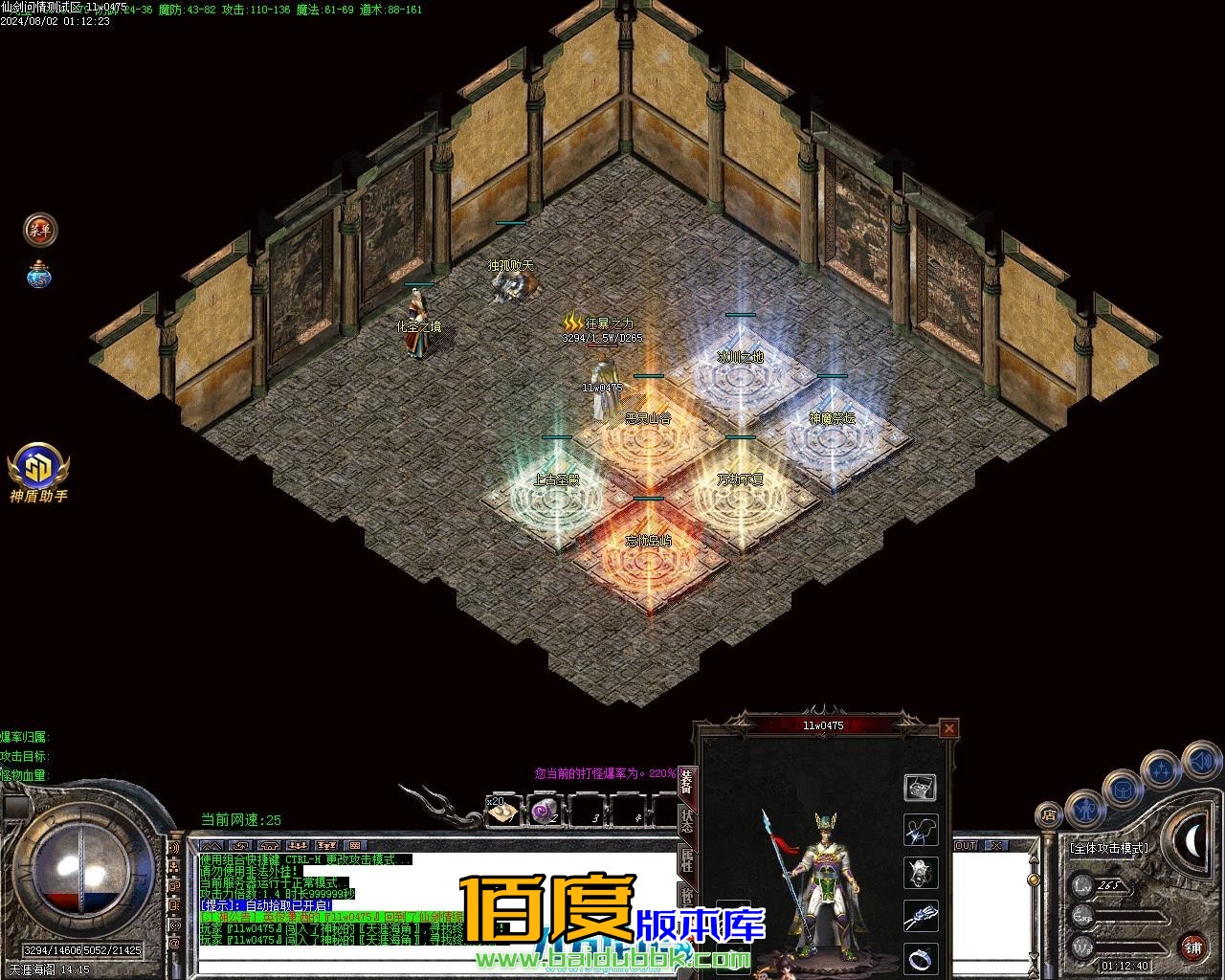
Task: Open the warehouse box circular icon
Action: (x=1123, y=789)
